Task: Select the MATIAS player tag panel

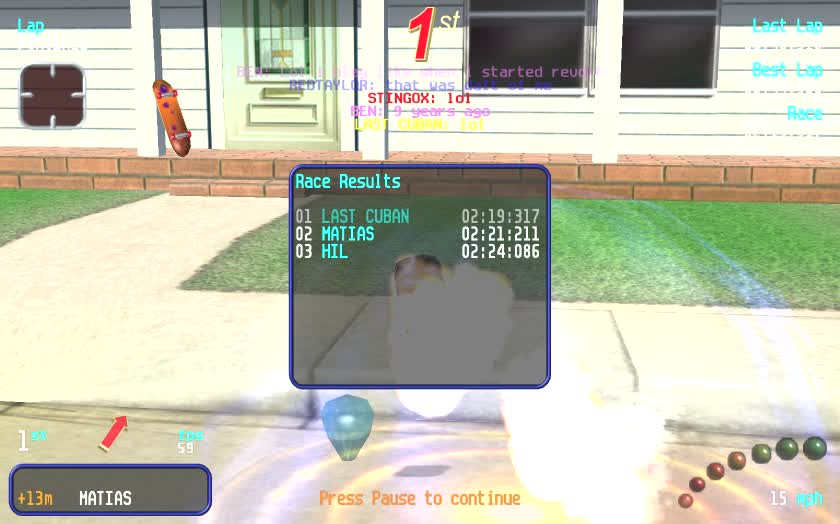Action: 110,490
